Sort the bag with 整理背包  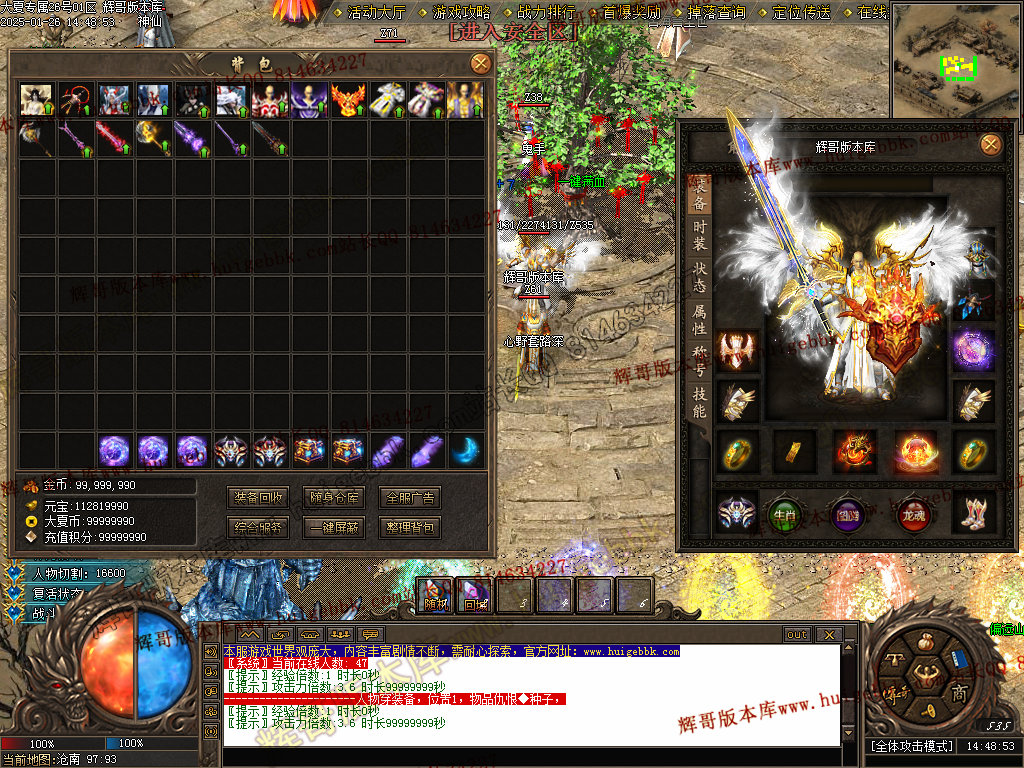(410, 527)
